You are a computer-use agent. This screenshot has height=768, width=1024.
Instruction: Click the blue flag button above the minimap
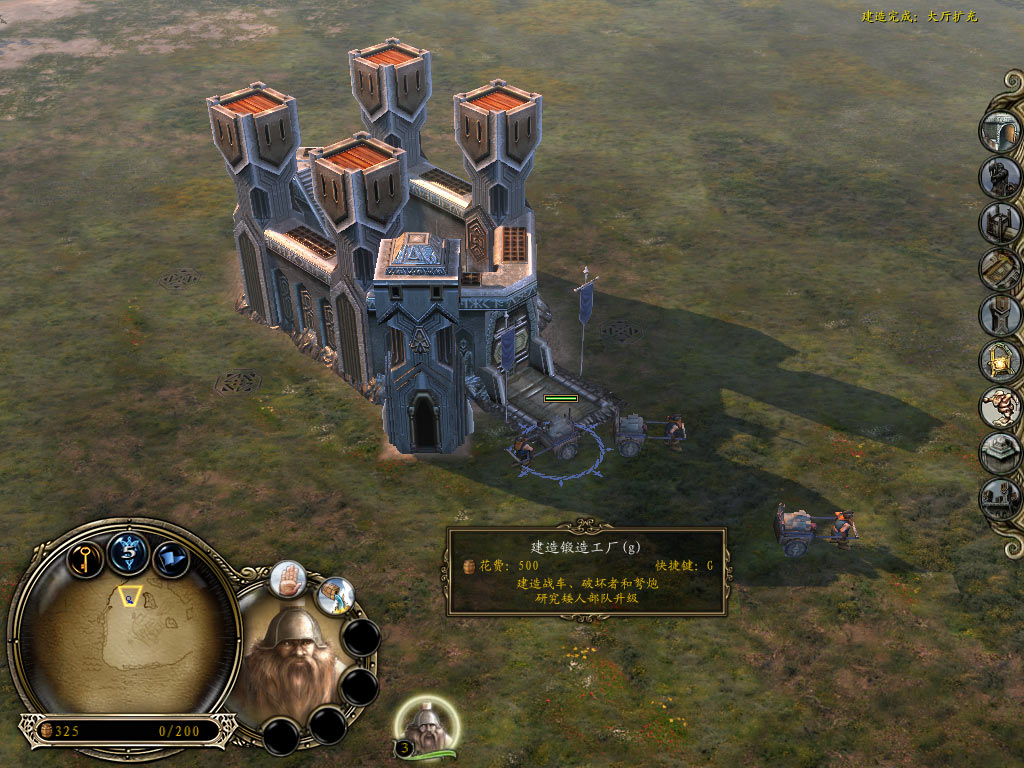[x=171, y=558]
